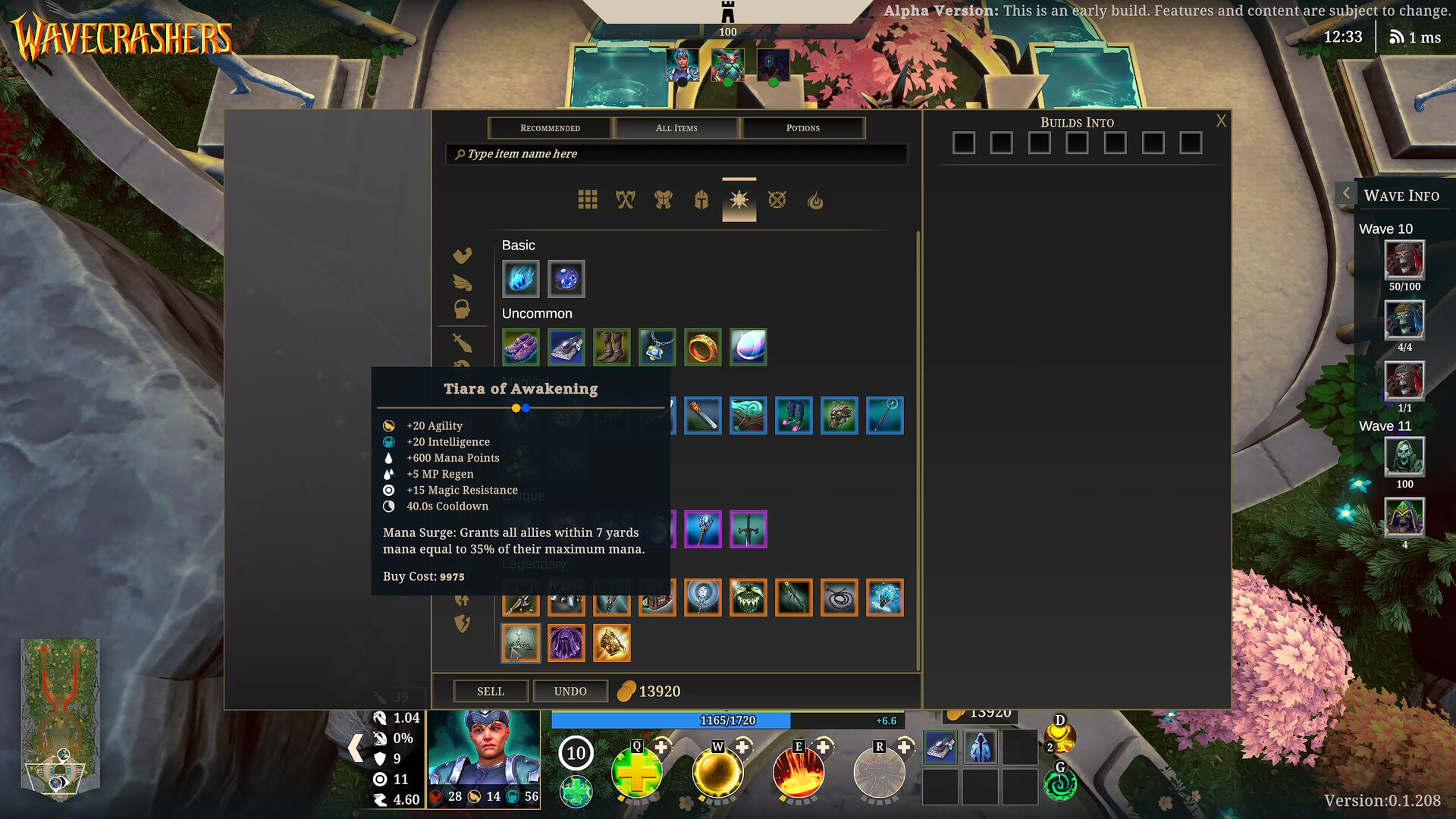
Task: Select the grid icon to show all item categories
Action: (x=588, y=200)
